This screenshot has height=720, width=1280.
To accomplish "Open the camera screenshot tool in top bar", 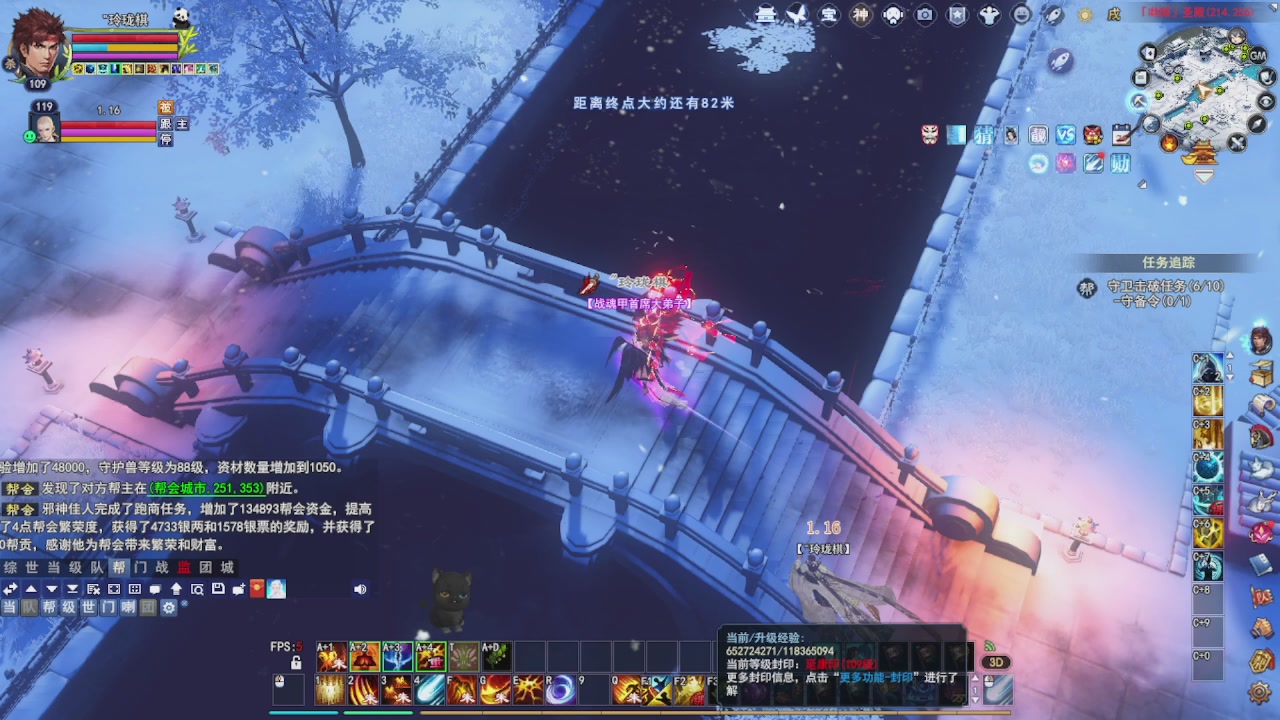I will coord(924,15).
